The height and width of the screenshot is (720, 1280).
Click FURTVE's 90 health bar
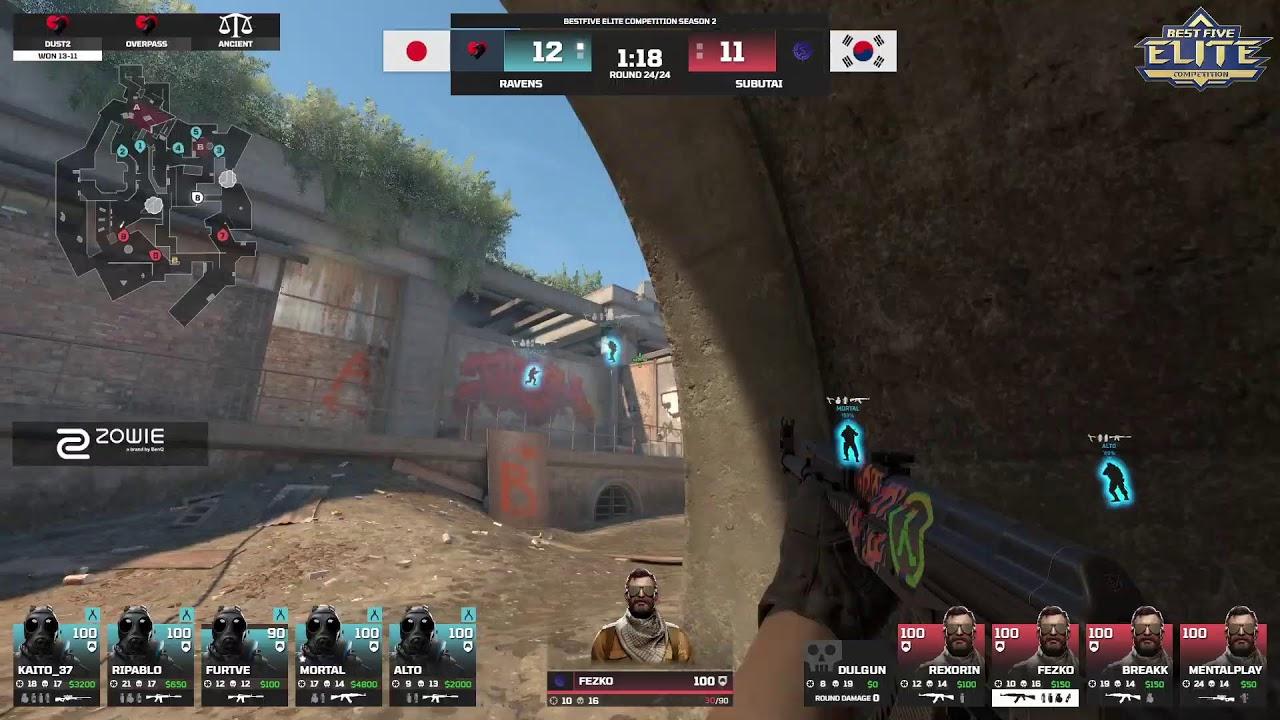[275, 633]
